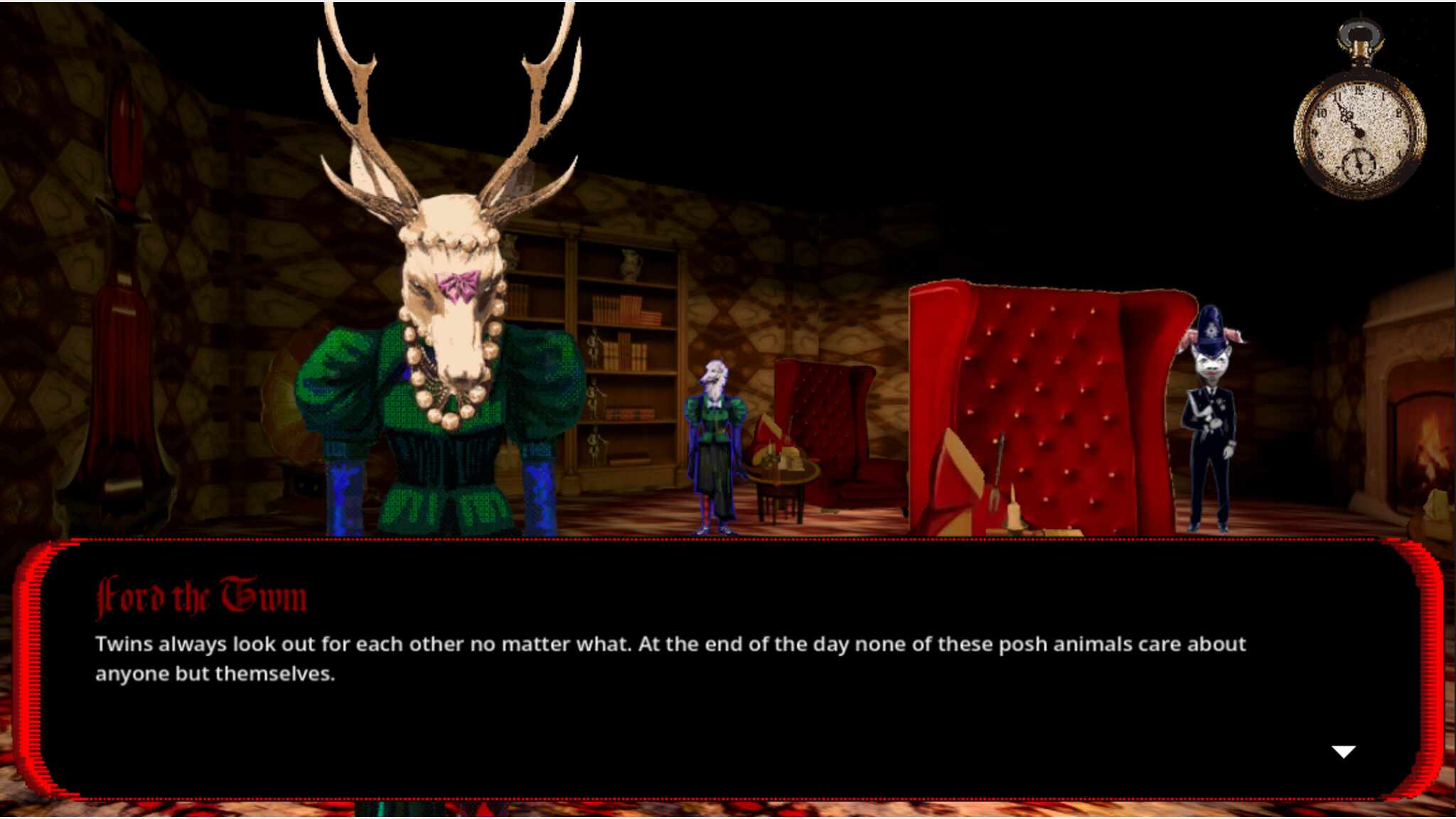Advance dialogue with the white arrow

(x=1343, y=752)
